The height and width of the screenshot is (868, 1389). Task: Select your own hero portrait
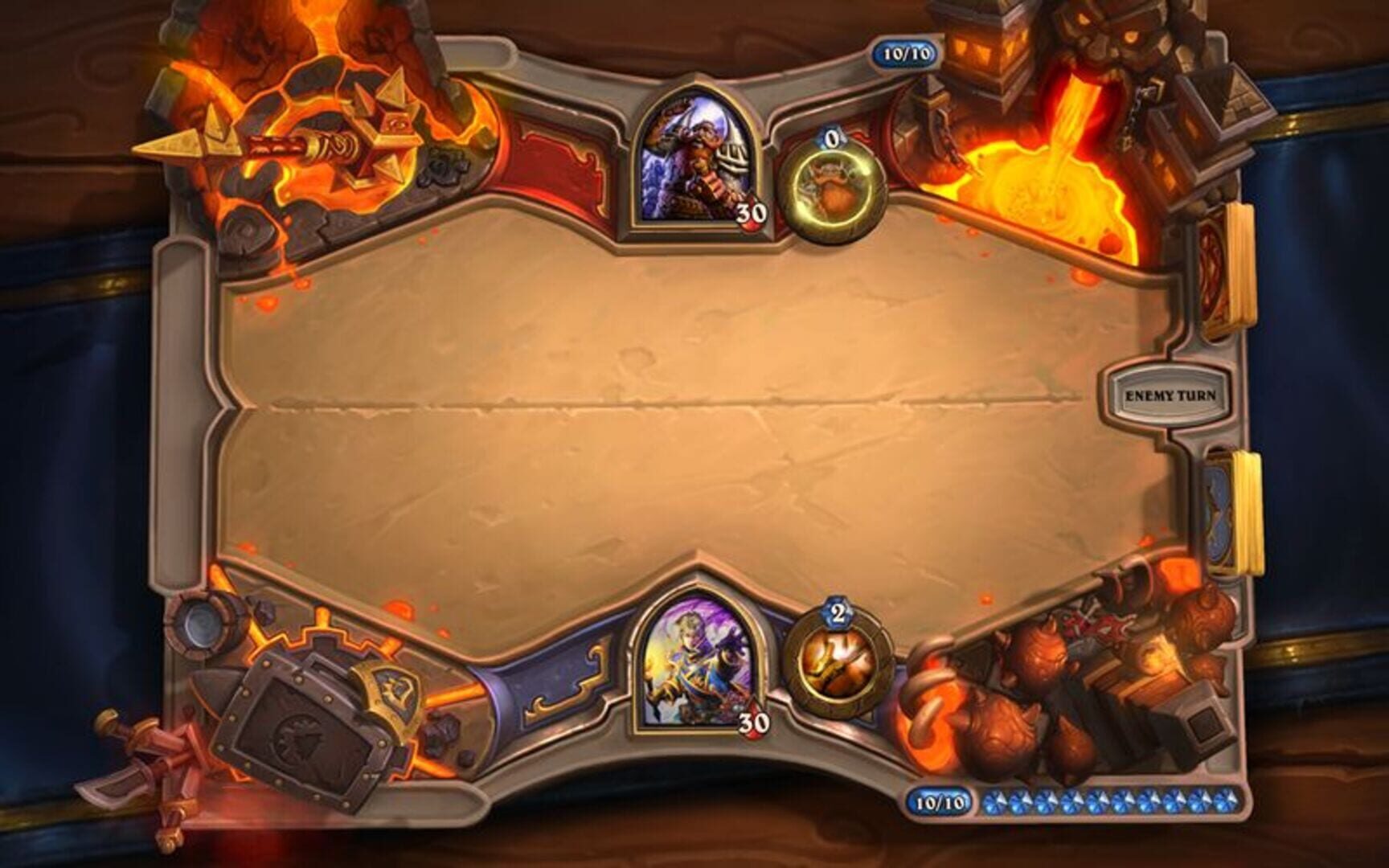point(696,667)
